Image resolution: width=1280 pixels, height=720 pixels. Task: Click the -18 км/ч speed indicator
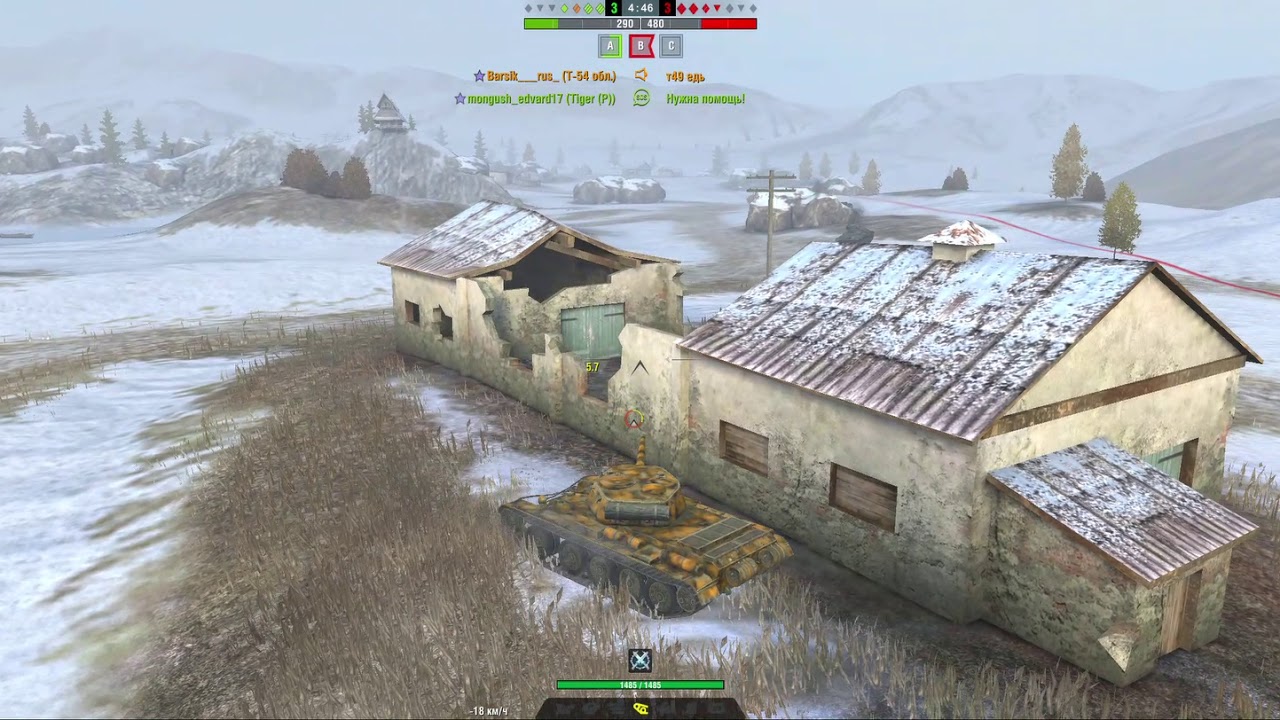(489, 711)
